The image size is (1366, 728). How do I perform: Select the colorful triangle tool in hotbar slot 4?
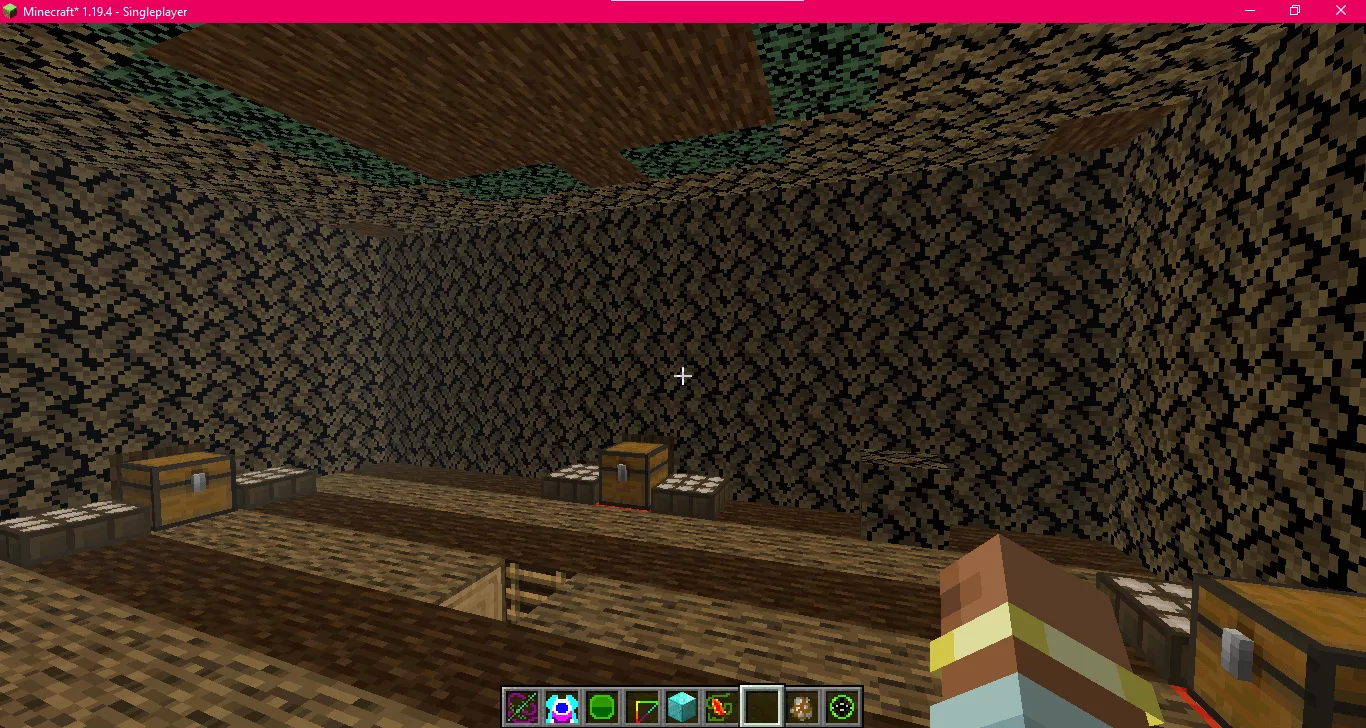pyautogui.click(x=641, y=706)
